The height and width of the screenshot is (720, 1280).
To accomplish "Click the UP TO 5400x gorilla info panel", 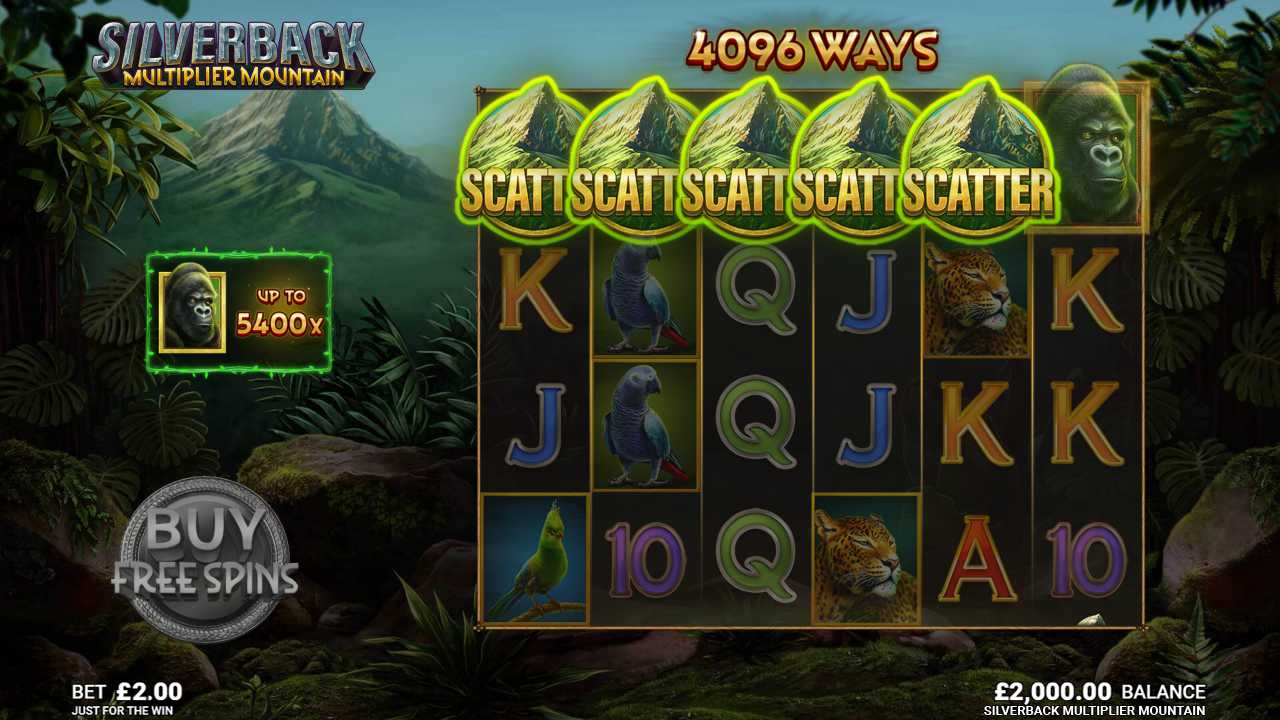I will pyautogui.click(x=240, y=310).
